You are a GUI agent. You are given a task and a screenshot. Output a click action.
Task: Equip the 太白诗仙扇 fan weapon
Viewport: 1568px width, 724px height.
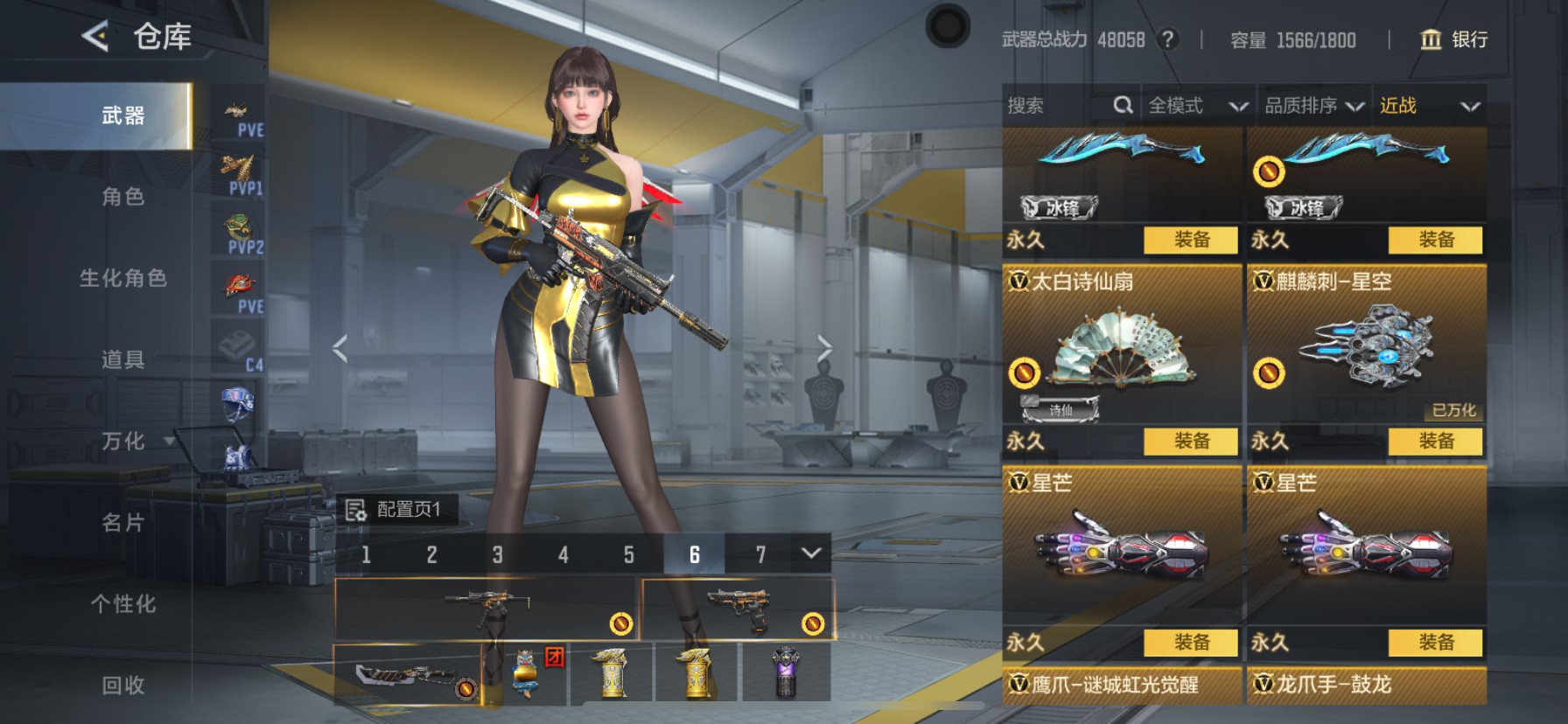[1192, 441]
